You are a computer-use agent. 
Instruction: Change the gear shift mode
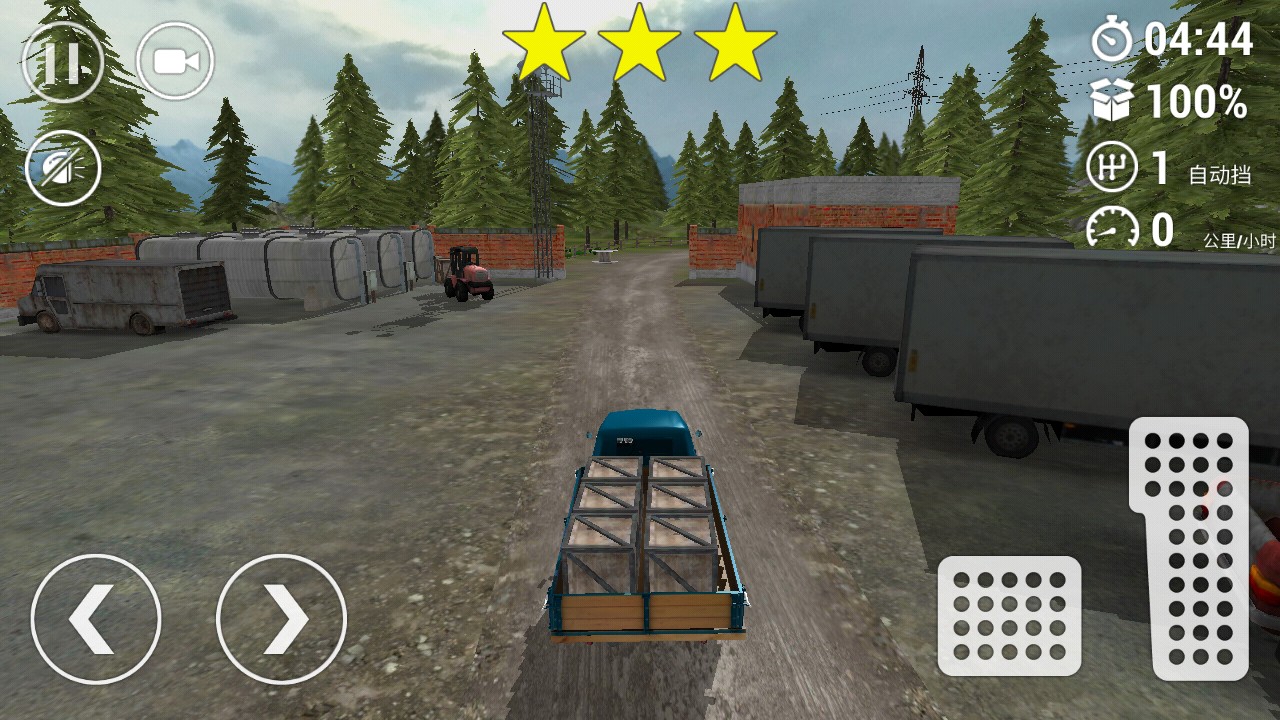tap(1112, 168)
